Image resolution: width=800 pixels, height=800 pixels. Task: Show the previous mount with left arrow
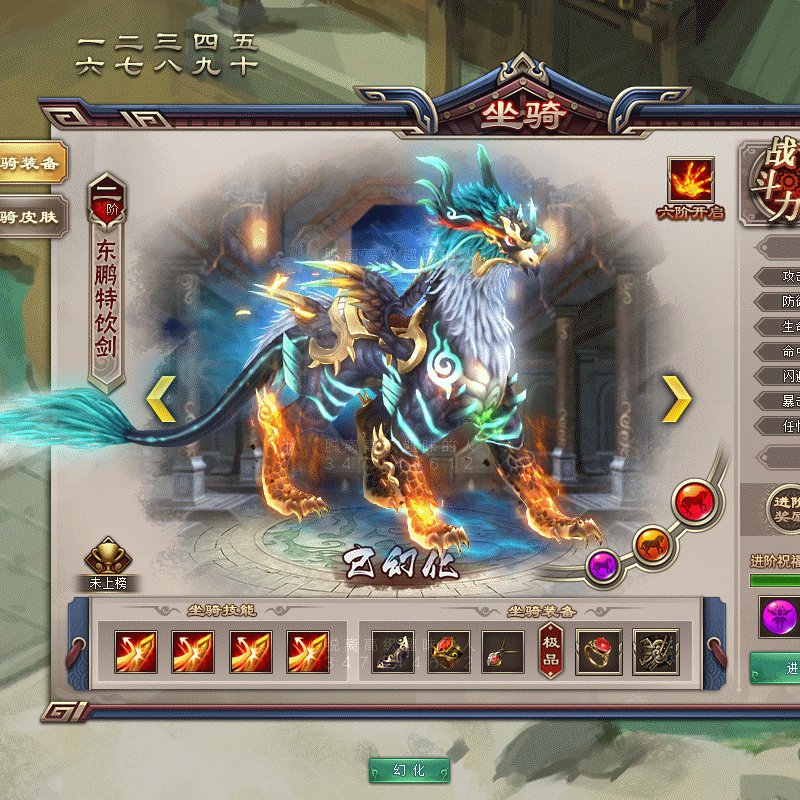[x=161, y=400]
